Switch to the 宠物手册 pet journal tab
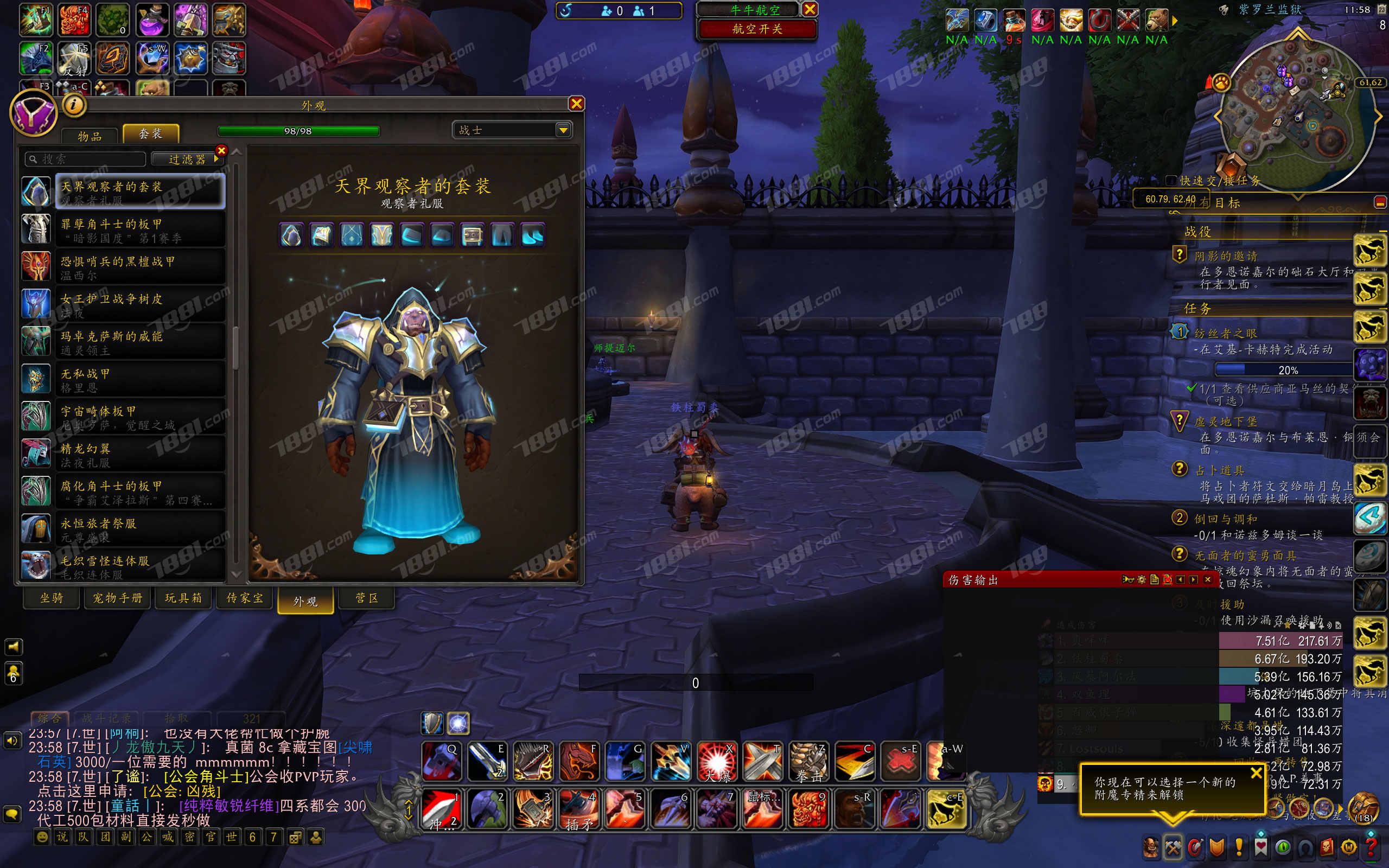 pos(118,598)
